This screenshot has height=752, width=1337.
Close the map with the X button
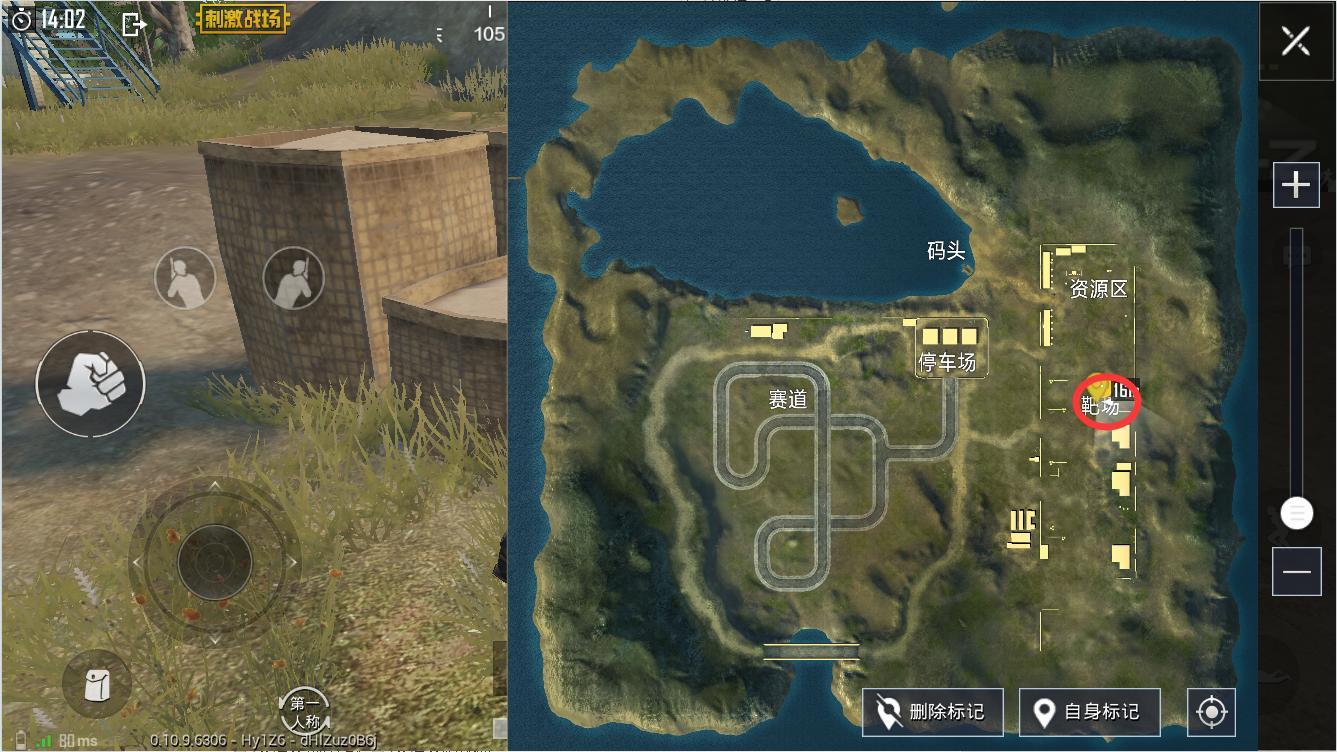tap(1296, 41)
